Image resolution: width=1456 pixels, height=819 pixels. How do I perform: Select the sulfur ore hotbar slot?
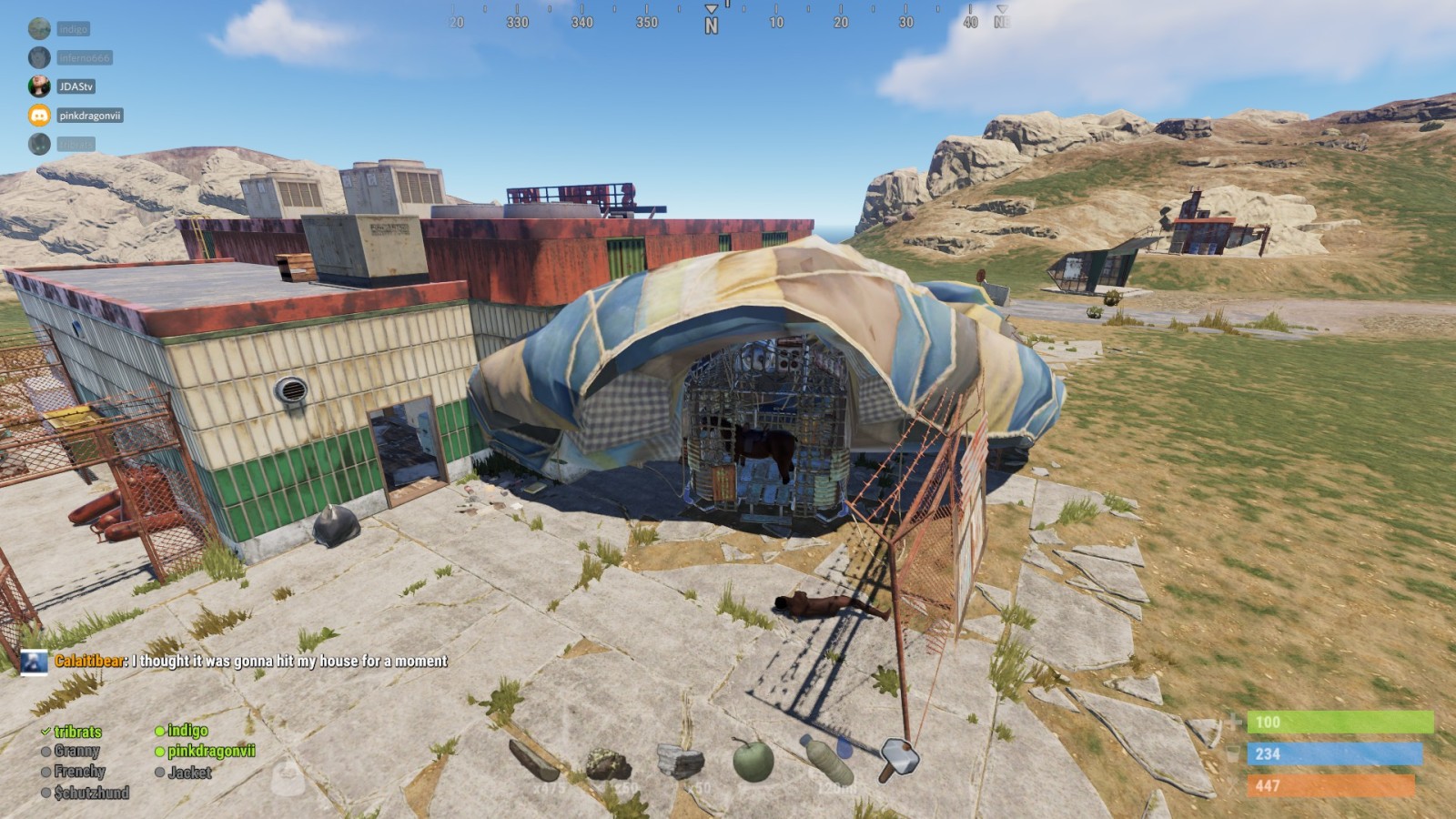pyautogui.click(x=608, y=764)
